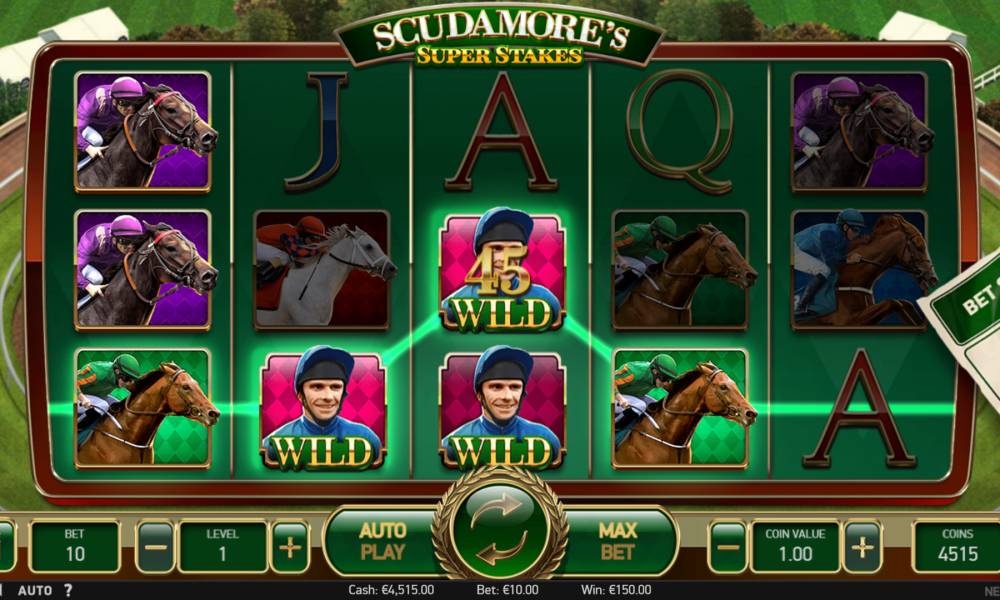Open help via the question mark
1000x600 pixels.
point(68,591)
